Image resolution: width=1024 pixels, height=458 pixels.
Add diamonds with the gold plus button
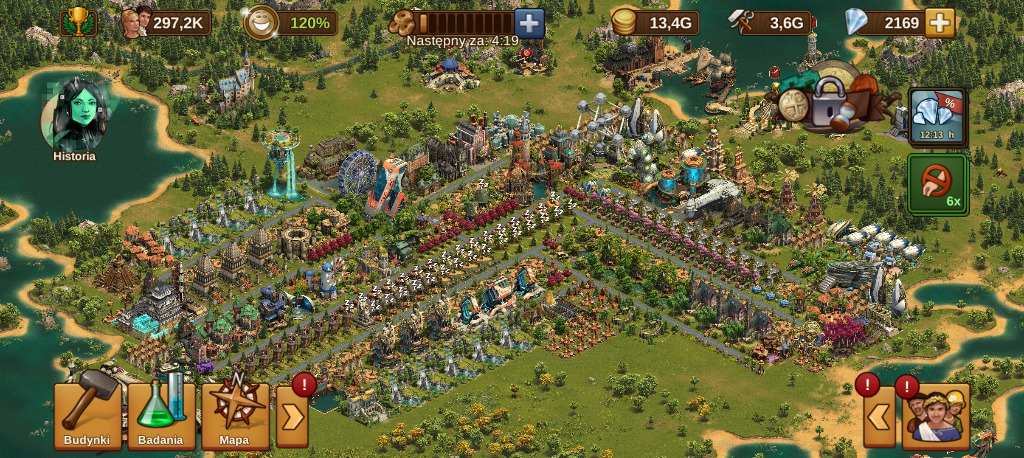[940, 23]
